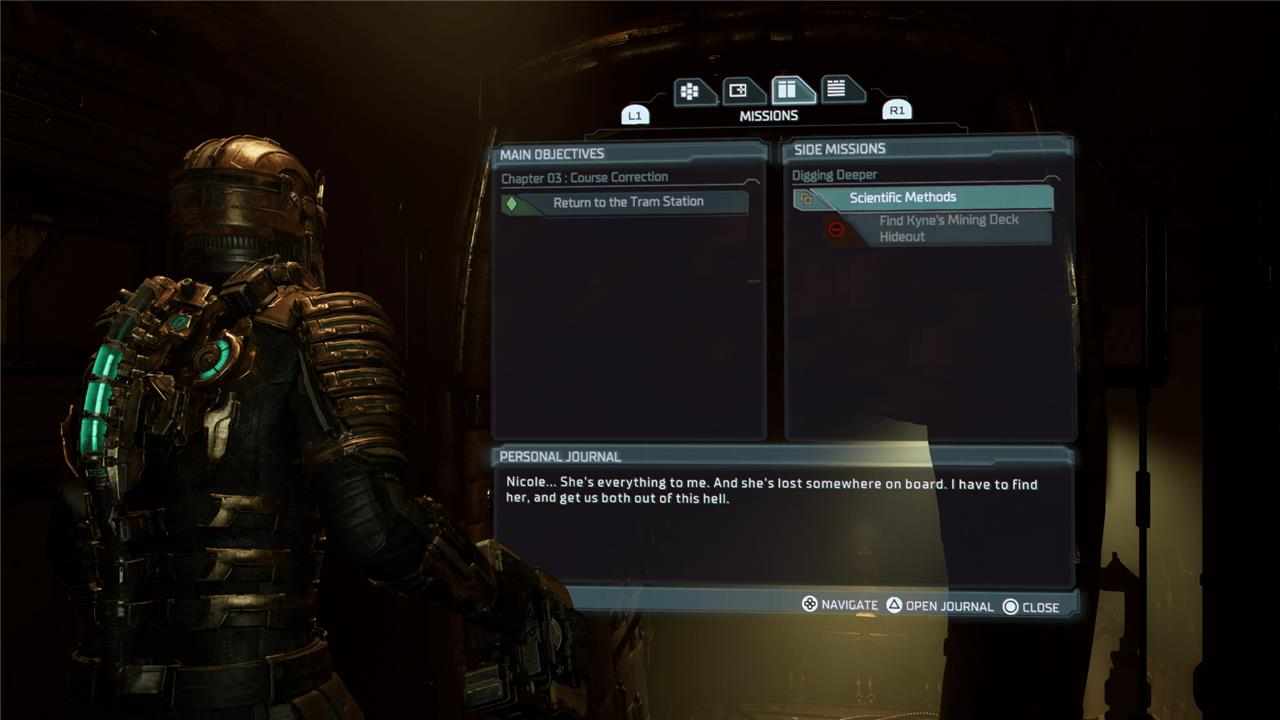Select Find Kyne's Mining Deck Hideout
The height and width of the screenshot is (720, 1280).
(x=947, y=229)
